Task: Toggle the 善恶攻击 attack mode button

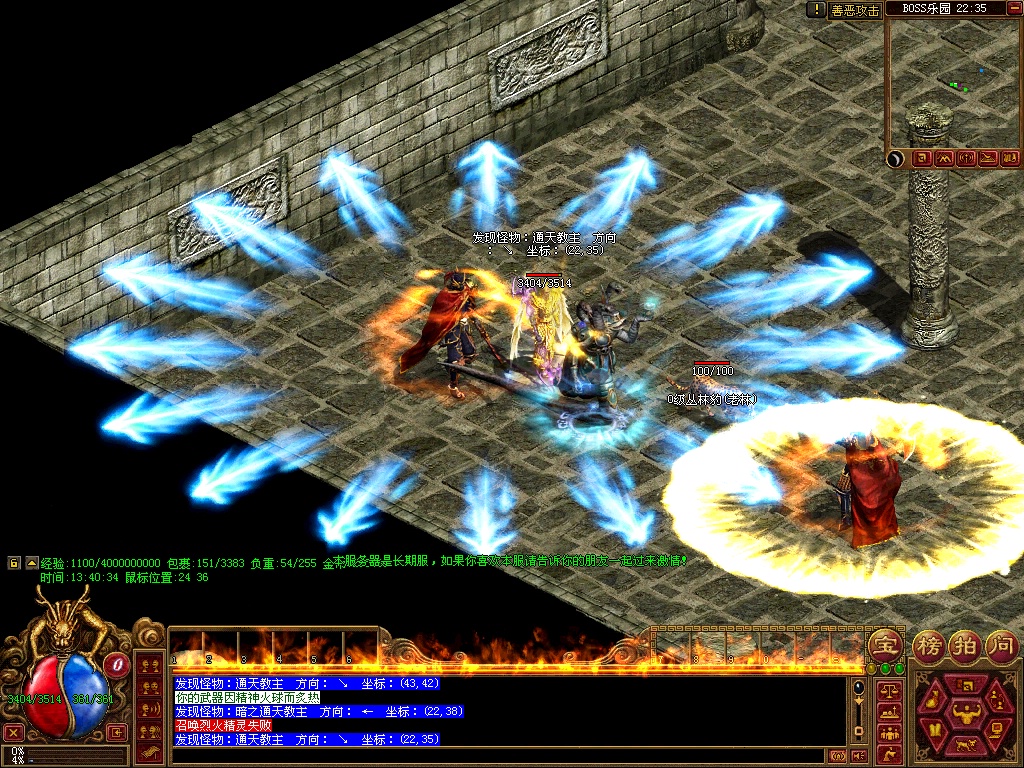Action: pos(856,10)
